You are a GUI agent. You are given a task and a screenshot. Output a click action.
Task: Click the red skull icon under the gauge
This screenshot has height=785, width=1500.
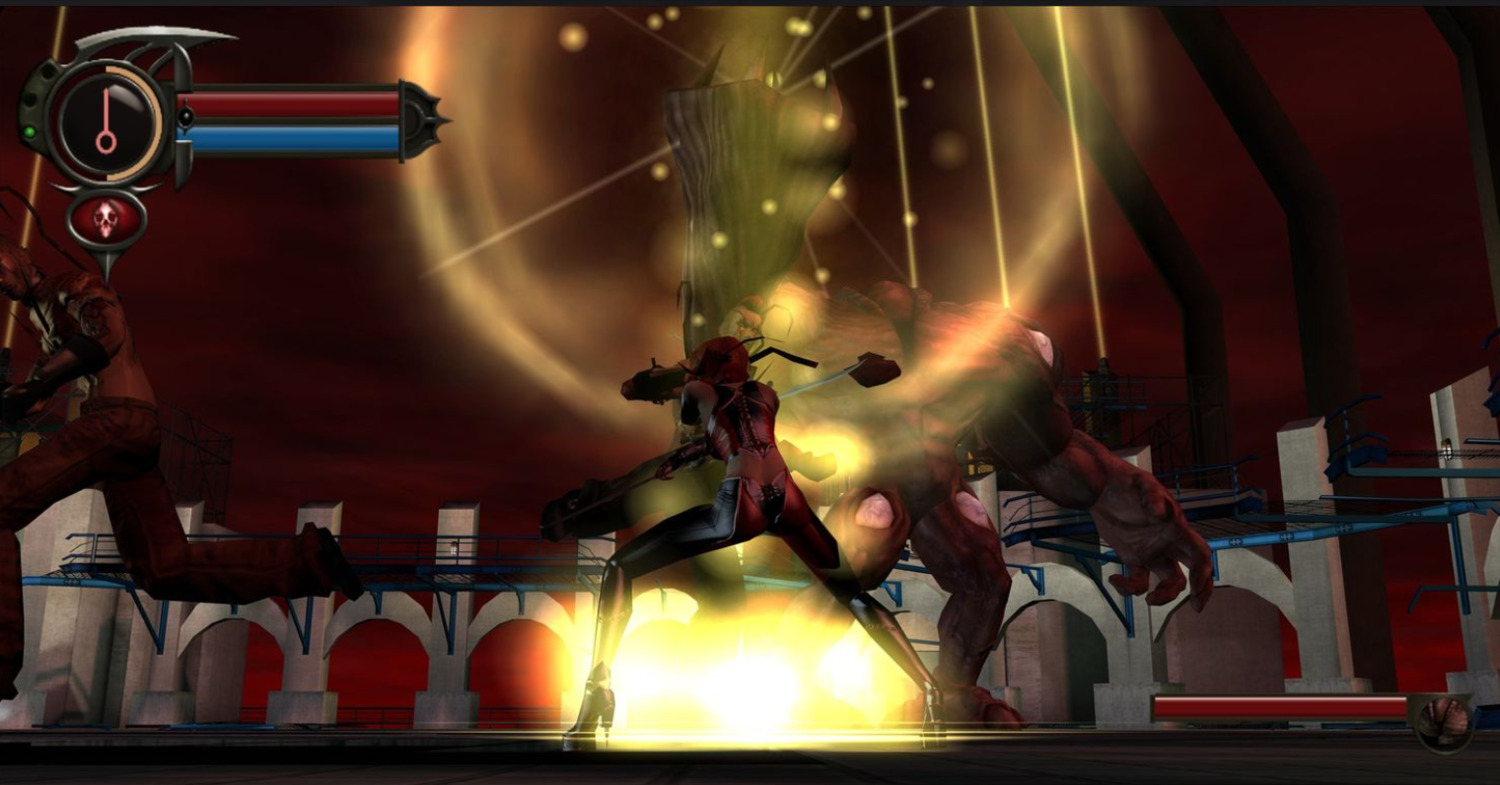coord(106,219)
